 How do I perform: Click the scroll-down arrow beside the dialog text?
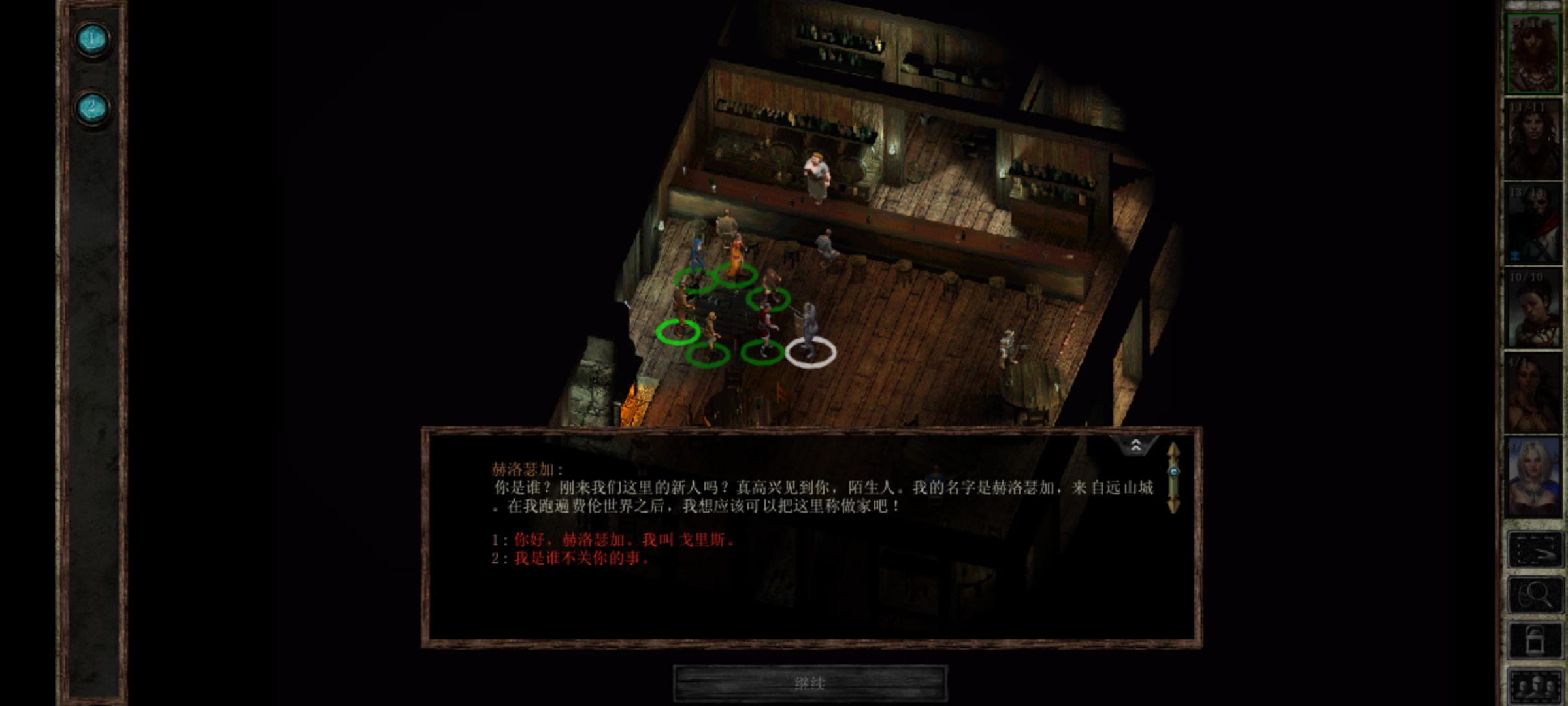(1173, 505)
